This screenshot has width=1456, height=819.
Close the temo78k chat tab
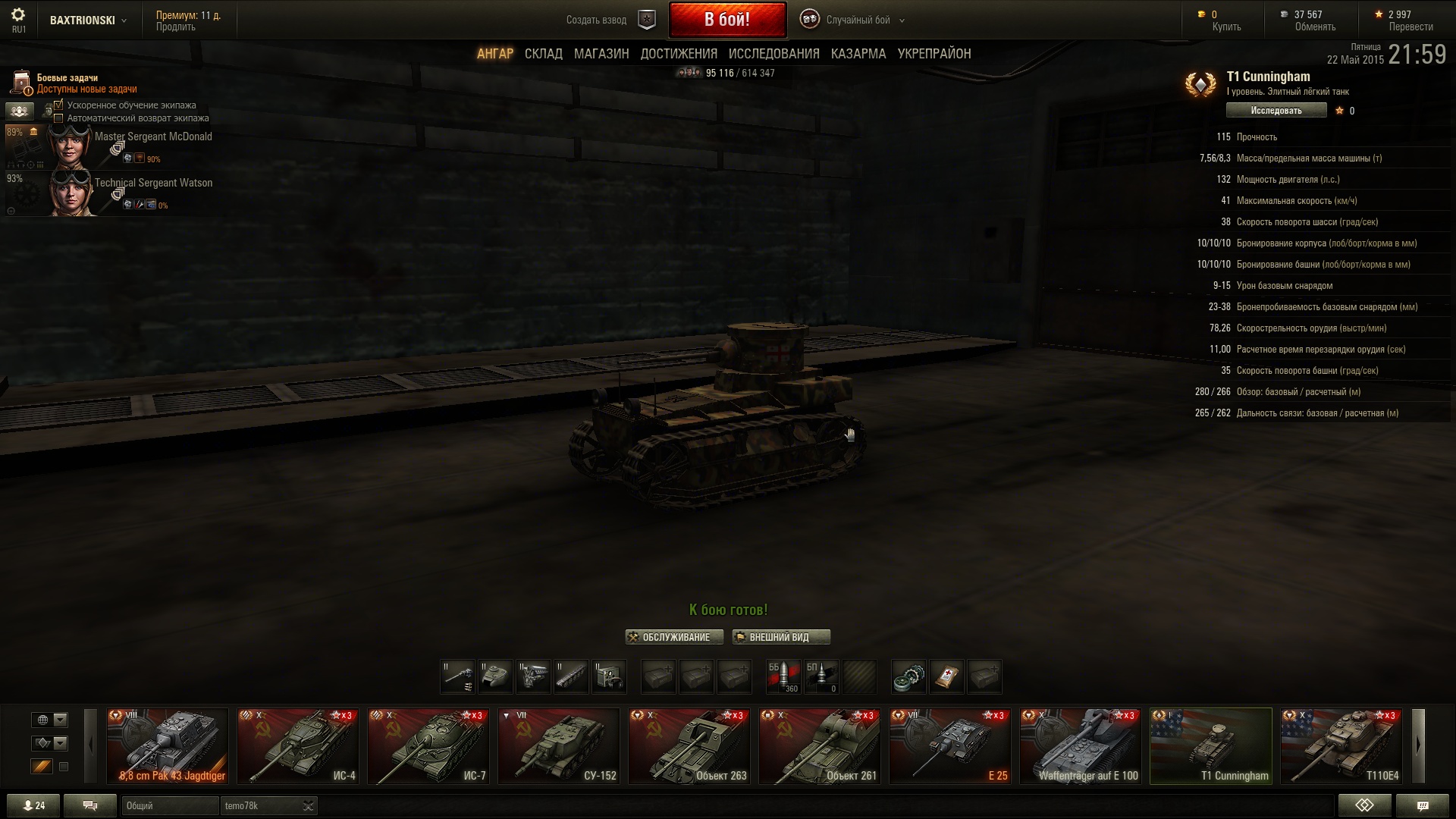coord(308,805)
